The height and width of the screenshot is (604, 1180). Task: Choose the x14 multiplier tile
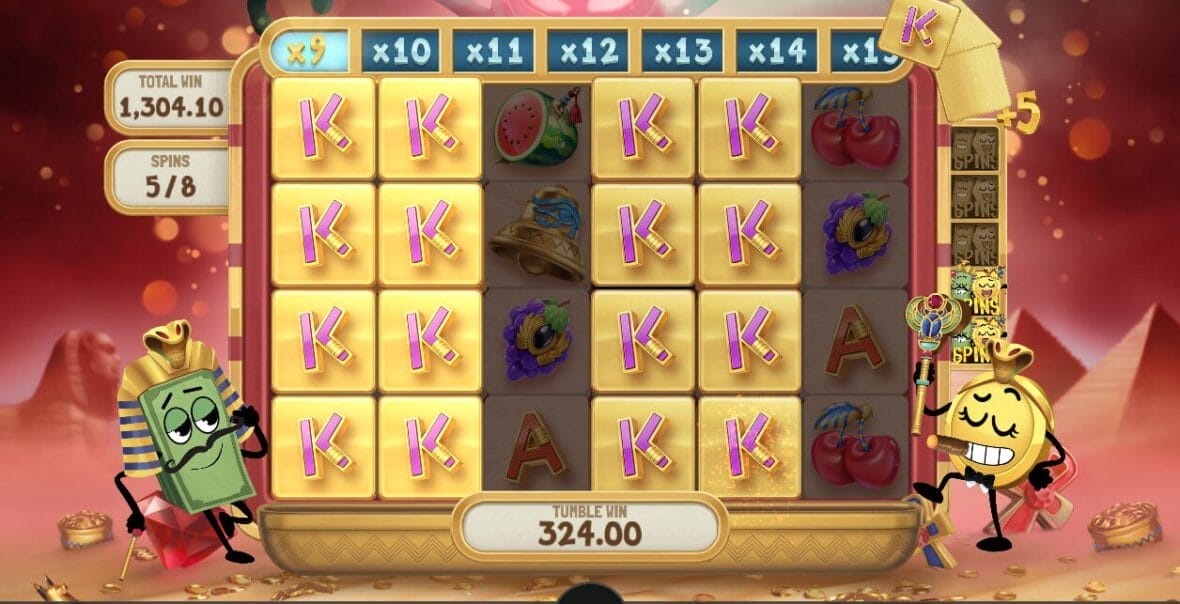(x=776, y=51)
